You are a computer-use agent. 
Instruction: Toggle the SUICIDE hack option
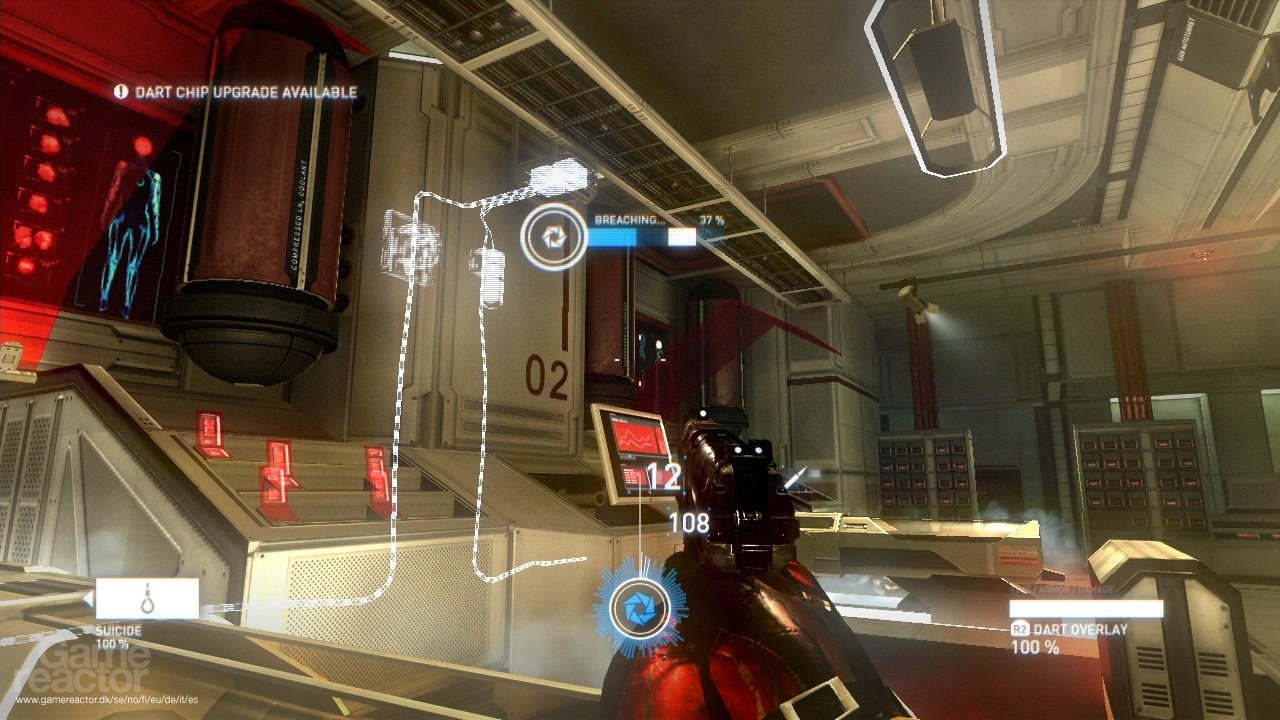118,633
